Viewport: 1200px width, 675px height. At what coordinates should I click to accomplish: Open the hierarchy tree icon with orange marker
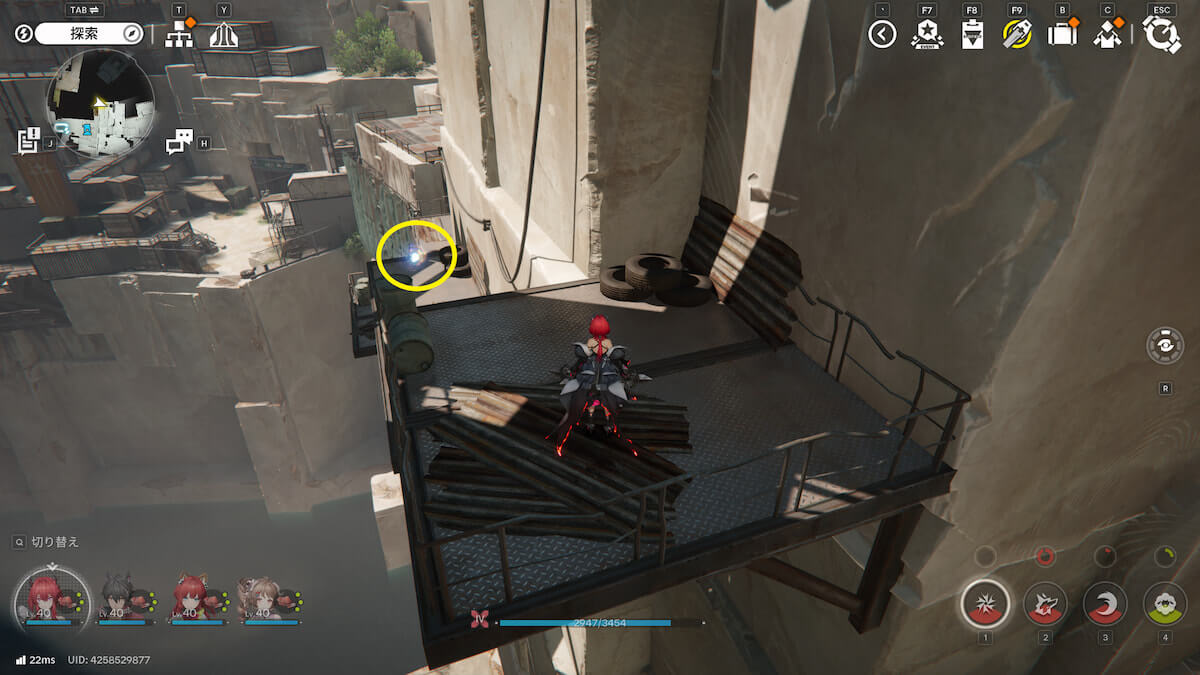tap(179, 34)
